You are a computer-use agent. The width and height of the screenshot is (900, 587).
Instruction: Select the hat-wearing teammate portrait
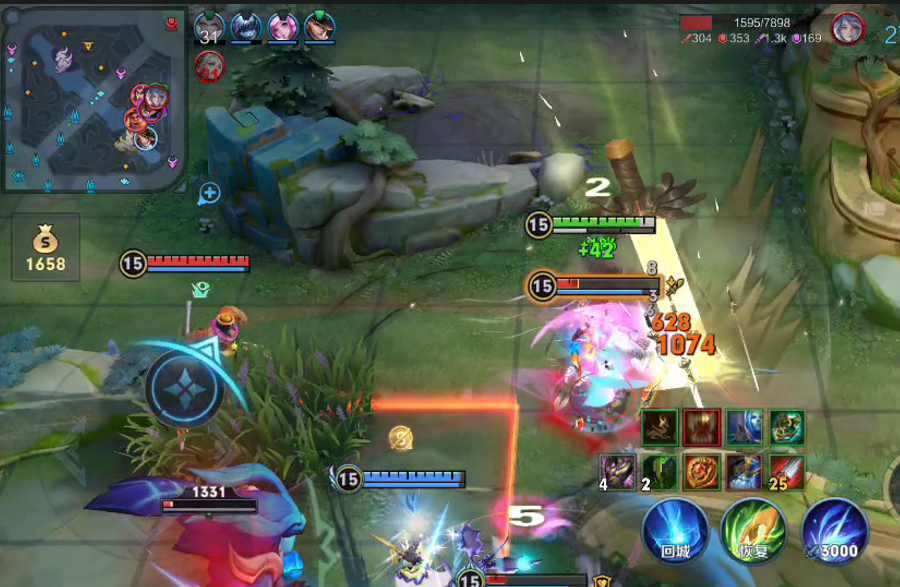(321, 27)
